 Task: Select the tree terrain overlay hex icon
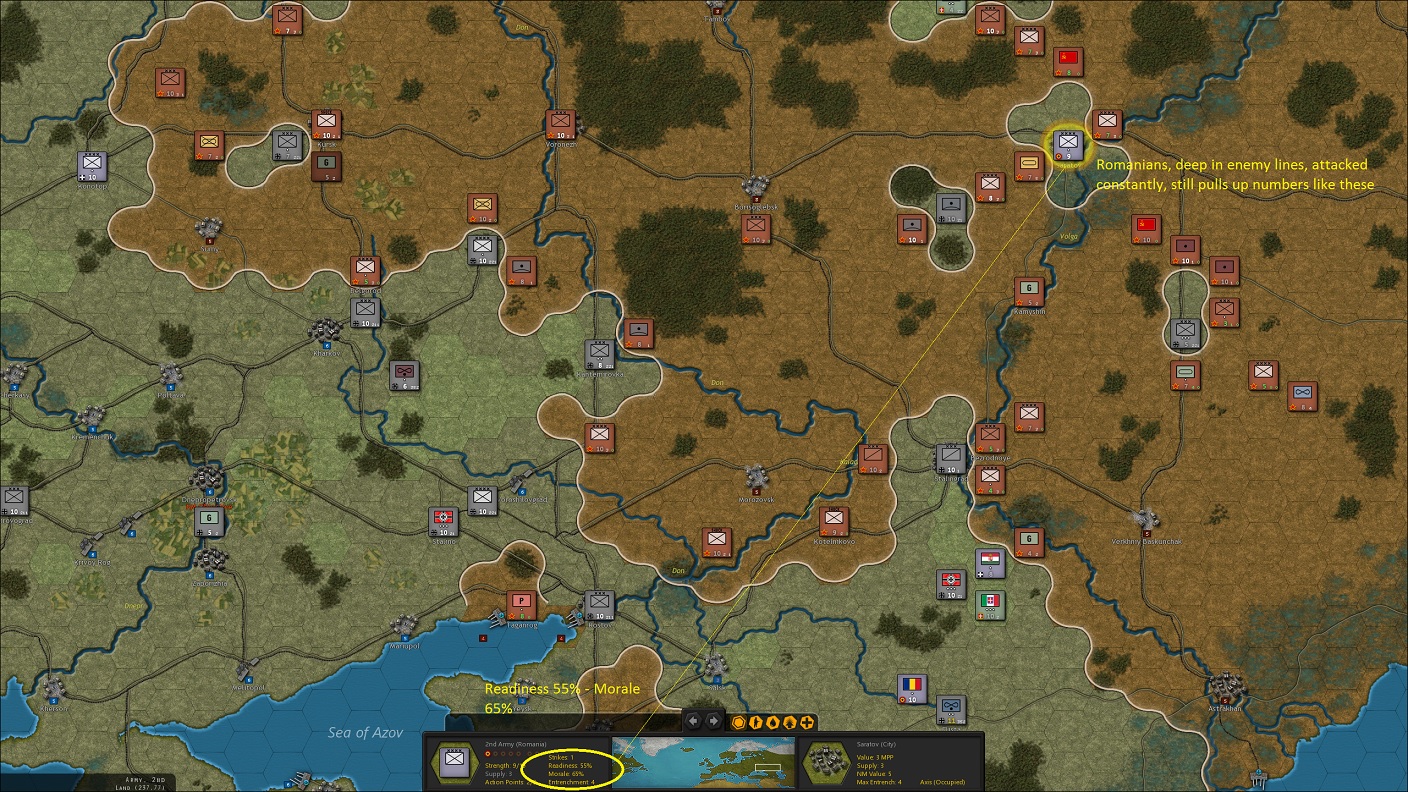790,721
